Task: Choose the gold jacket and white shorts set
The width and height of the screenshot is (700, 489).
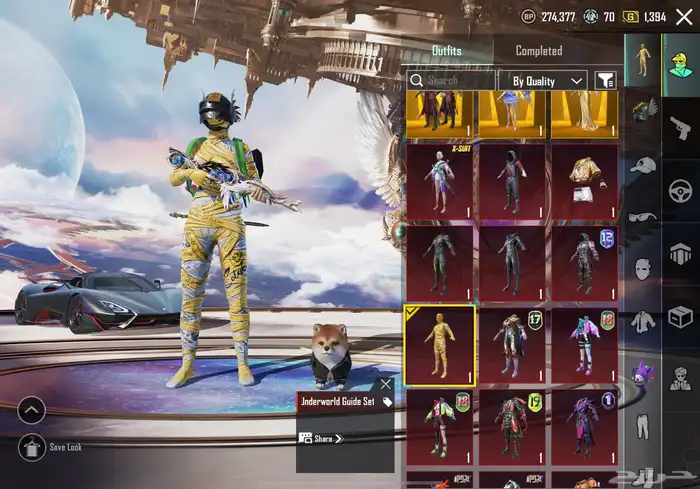Action: click(x=584, y=181)
